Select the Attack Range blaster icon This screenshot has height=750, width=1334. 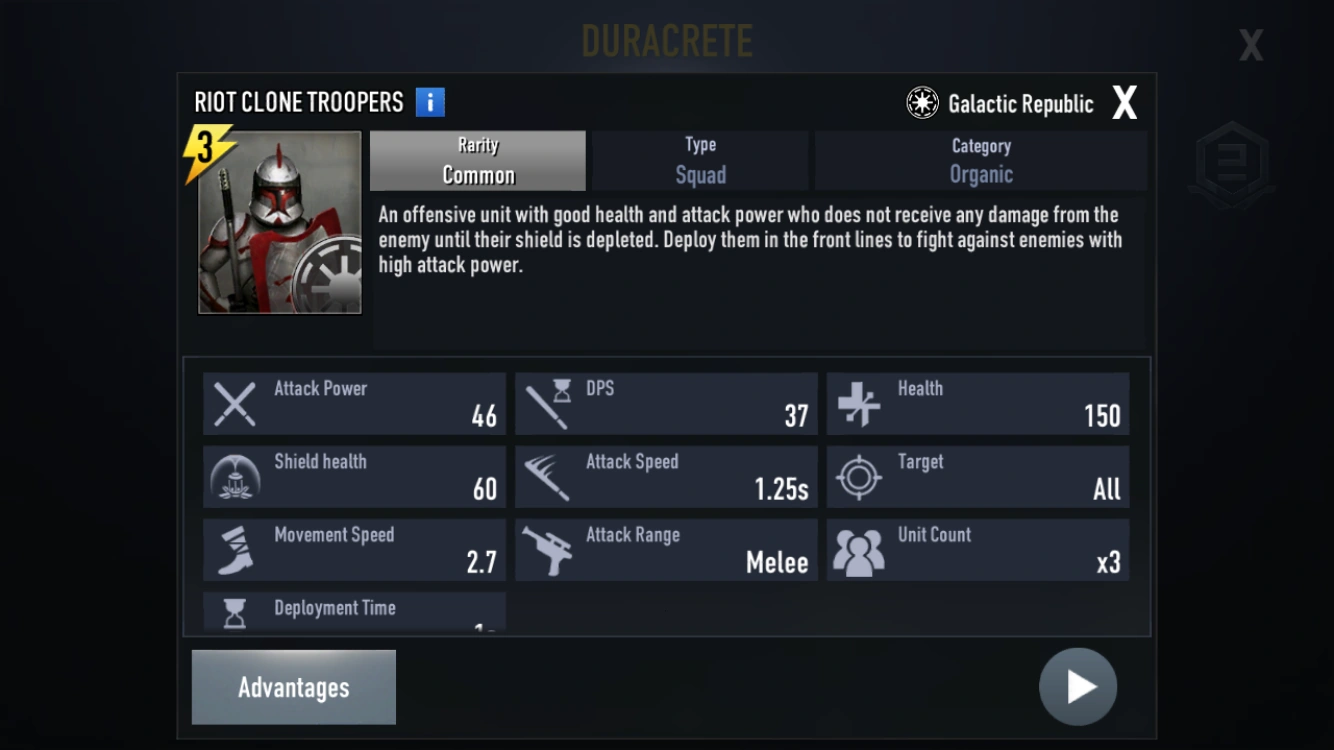pyautogui.click(x=547, y=549)
